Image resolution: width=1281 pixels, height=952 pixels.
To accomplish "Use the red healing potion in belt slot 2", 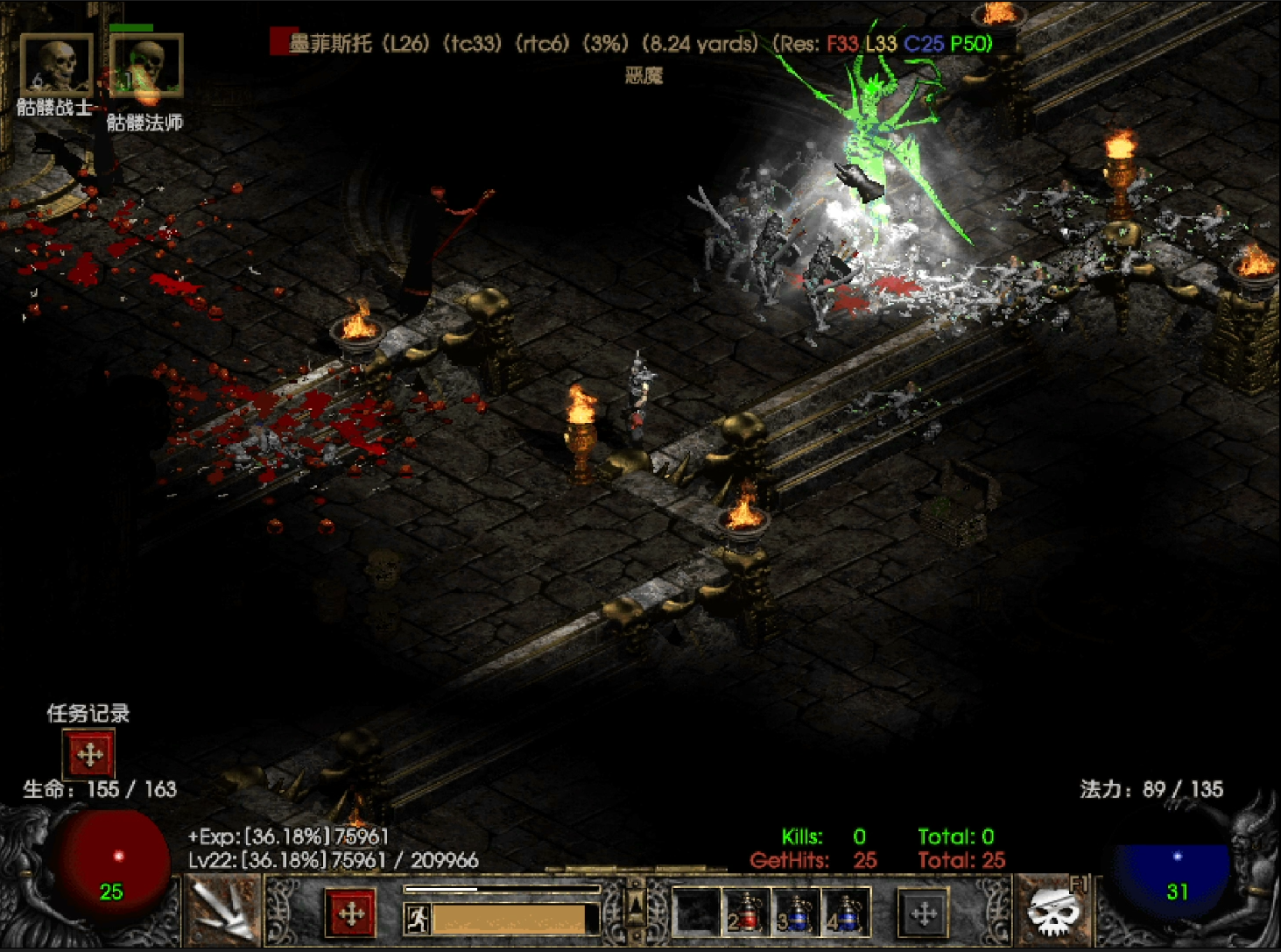I will (746, 913).
